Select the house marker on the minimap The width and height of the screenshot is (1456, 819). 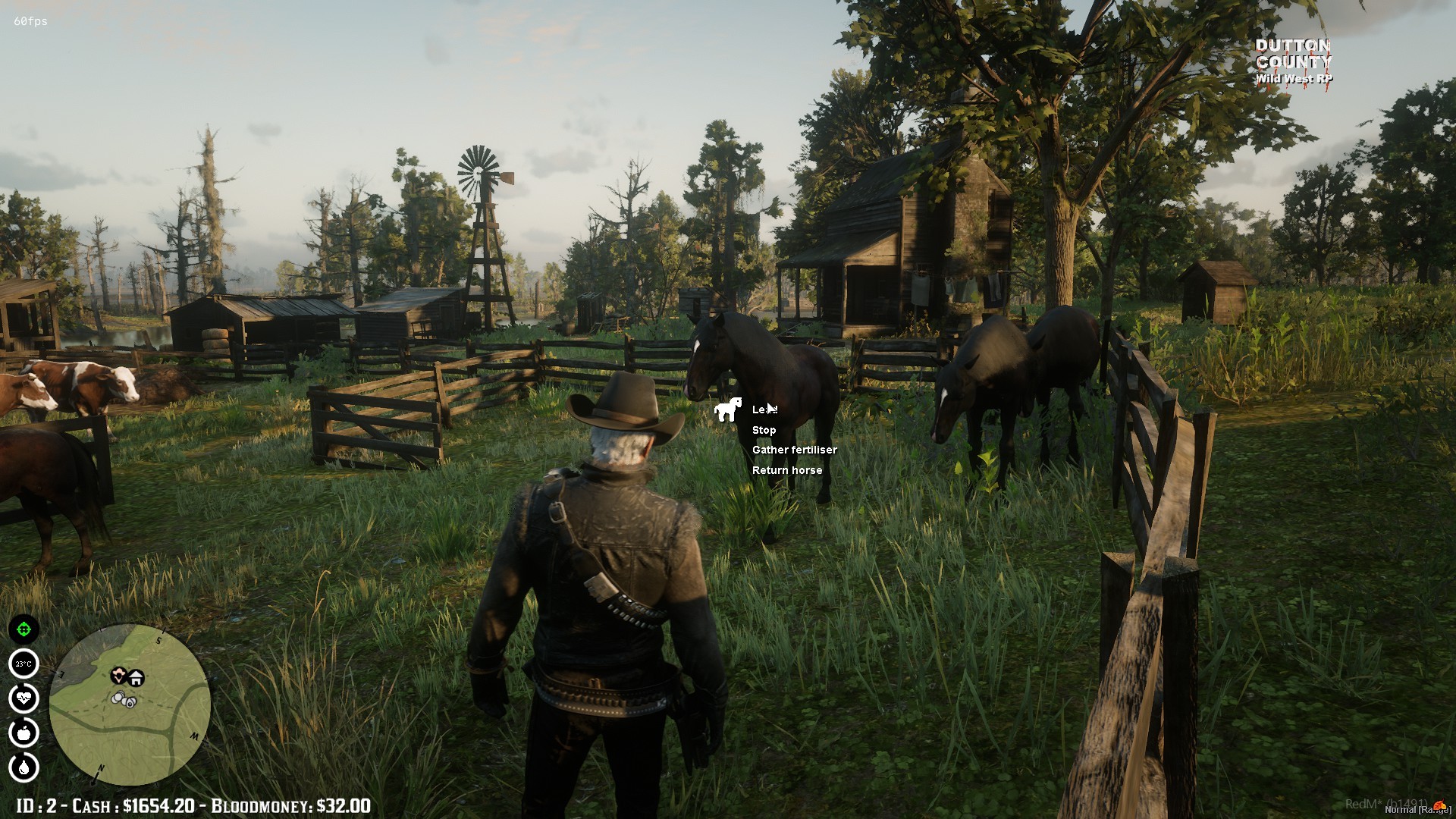click(136, 677)
